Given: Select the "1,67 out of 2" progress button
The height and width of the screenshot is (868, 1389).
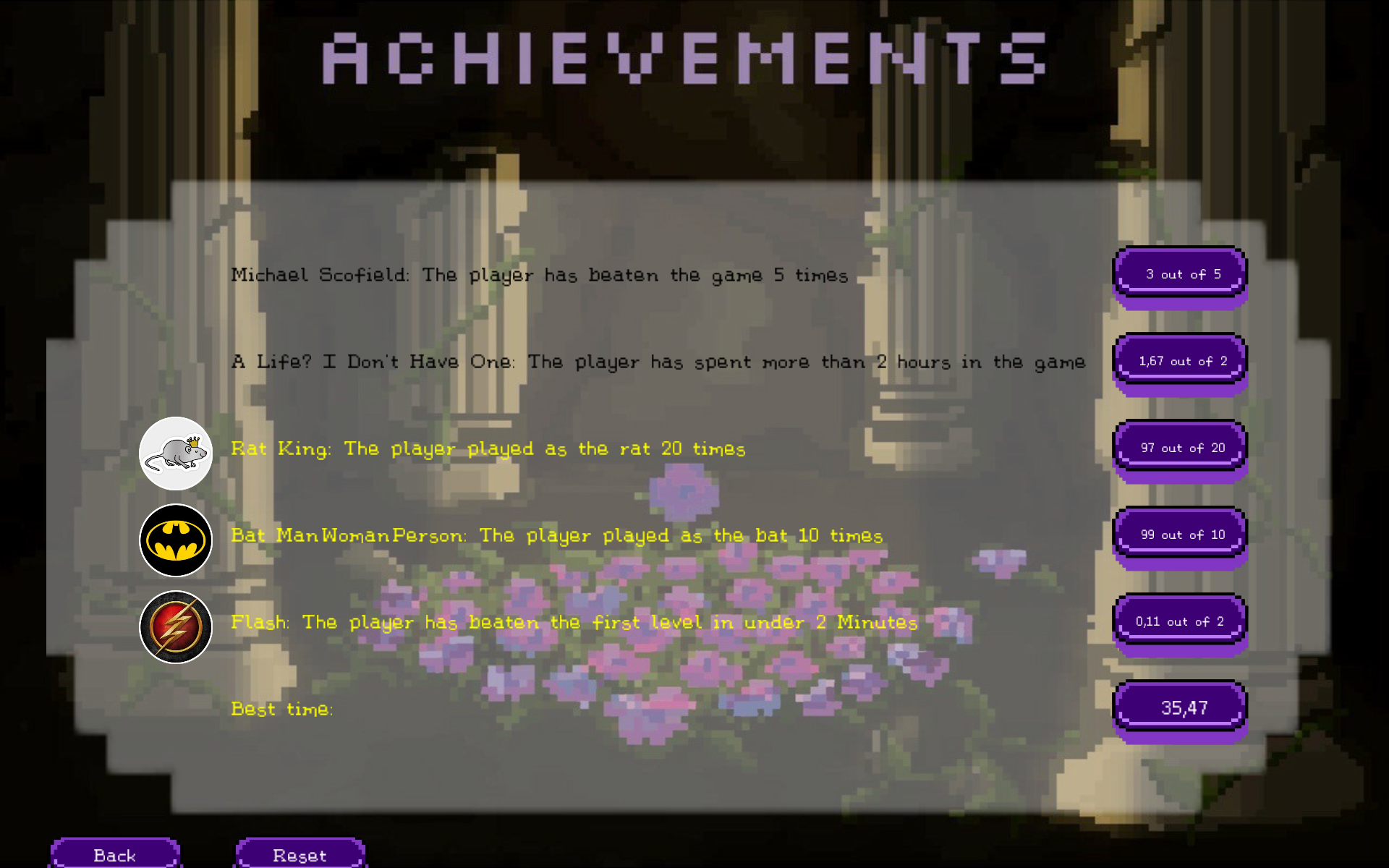Looking at the screenshot, I should click(x=1180, y=362).
